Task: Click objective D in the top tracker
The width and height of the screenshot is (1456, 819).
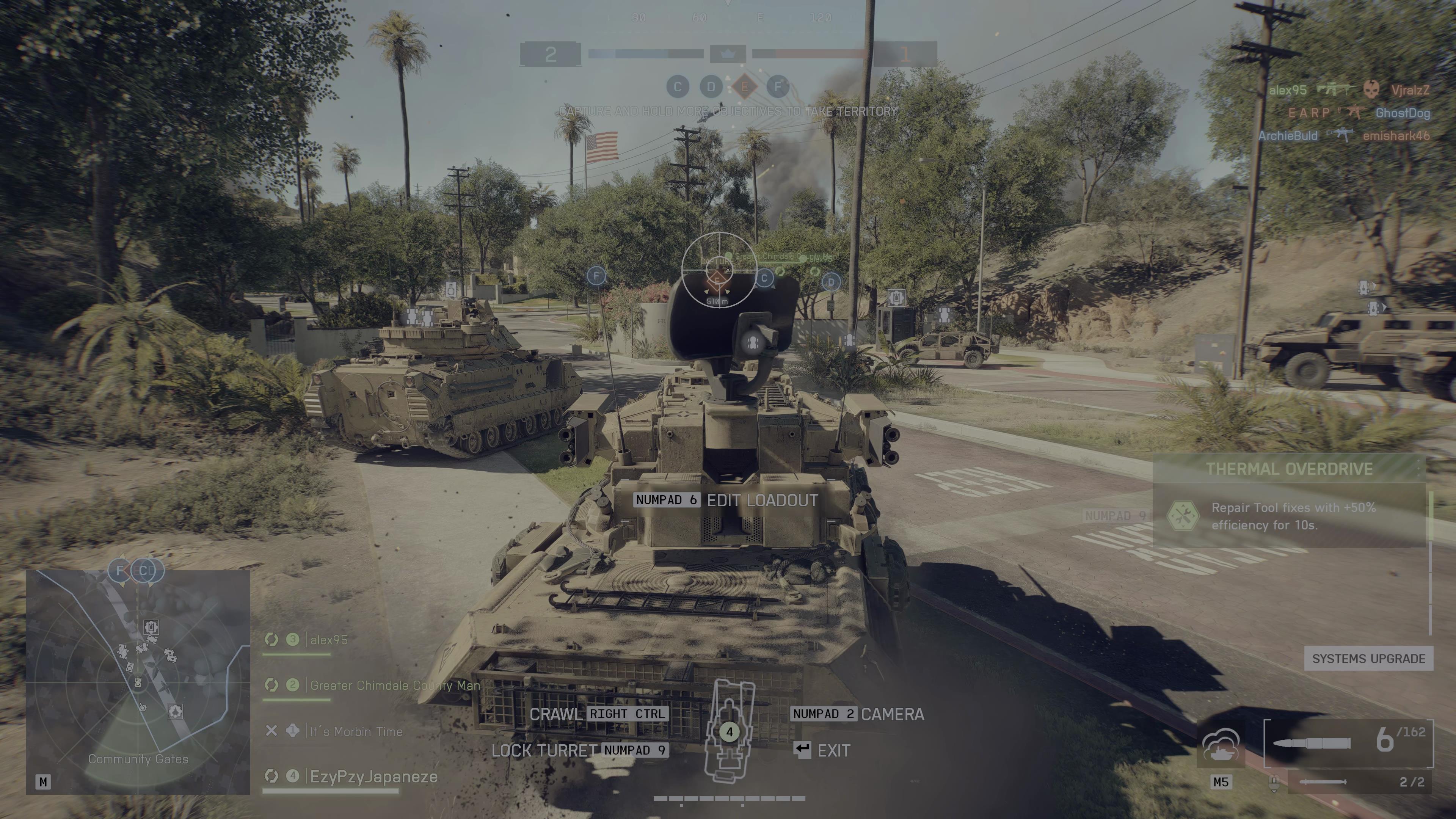Action: coord(711,86)
